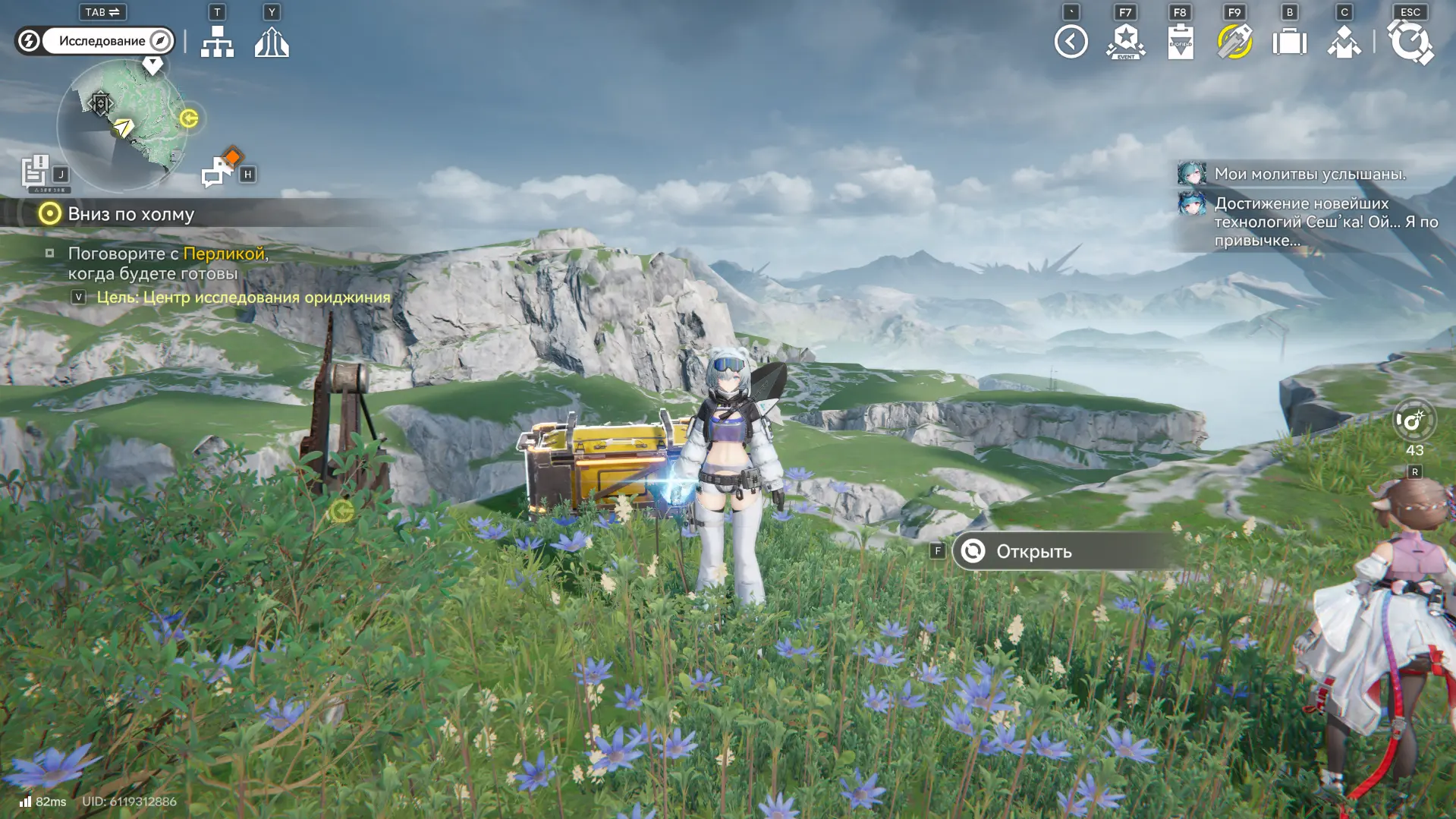Click the circled left arrow icon

pos(1071,42)
